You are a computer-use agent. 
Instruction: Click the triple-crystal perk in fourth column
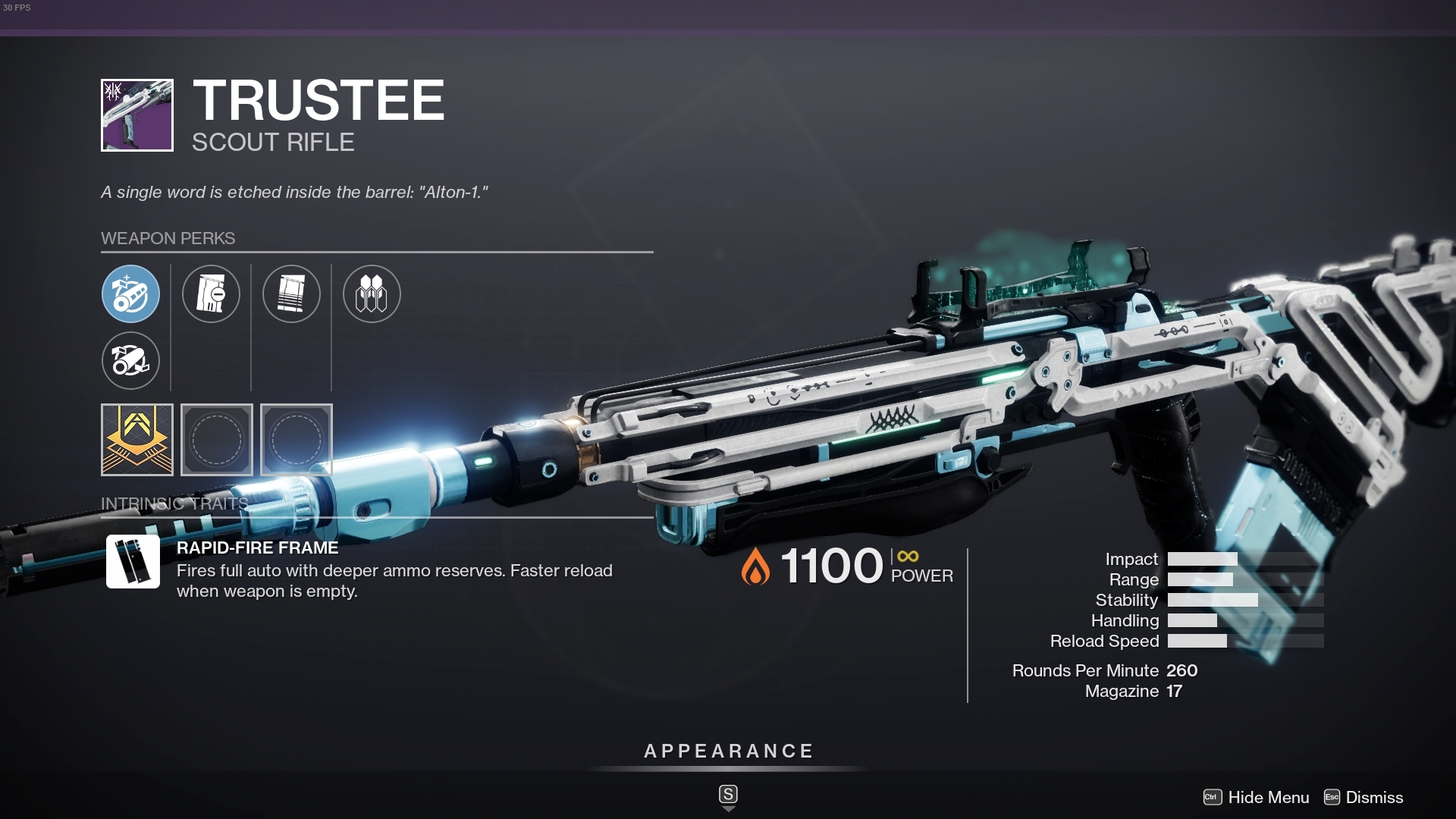(372, 294)
